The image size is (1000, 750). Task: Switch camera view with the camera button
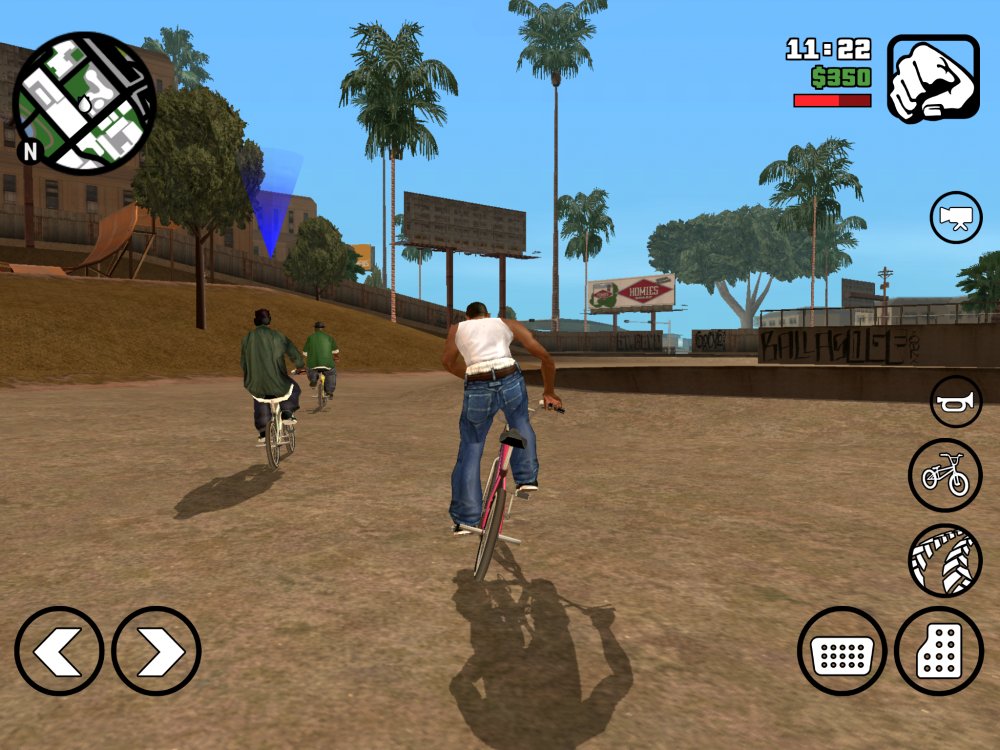[956, 217]
